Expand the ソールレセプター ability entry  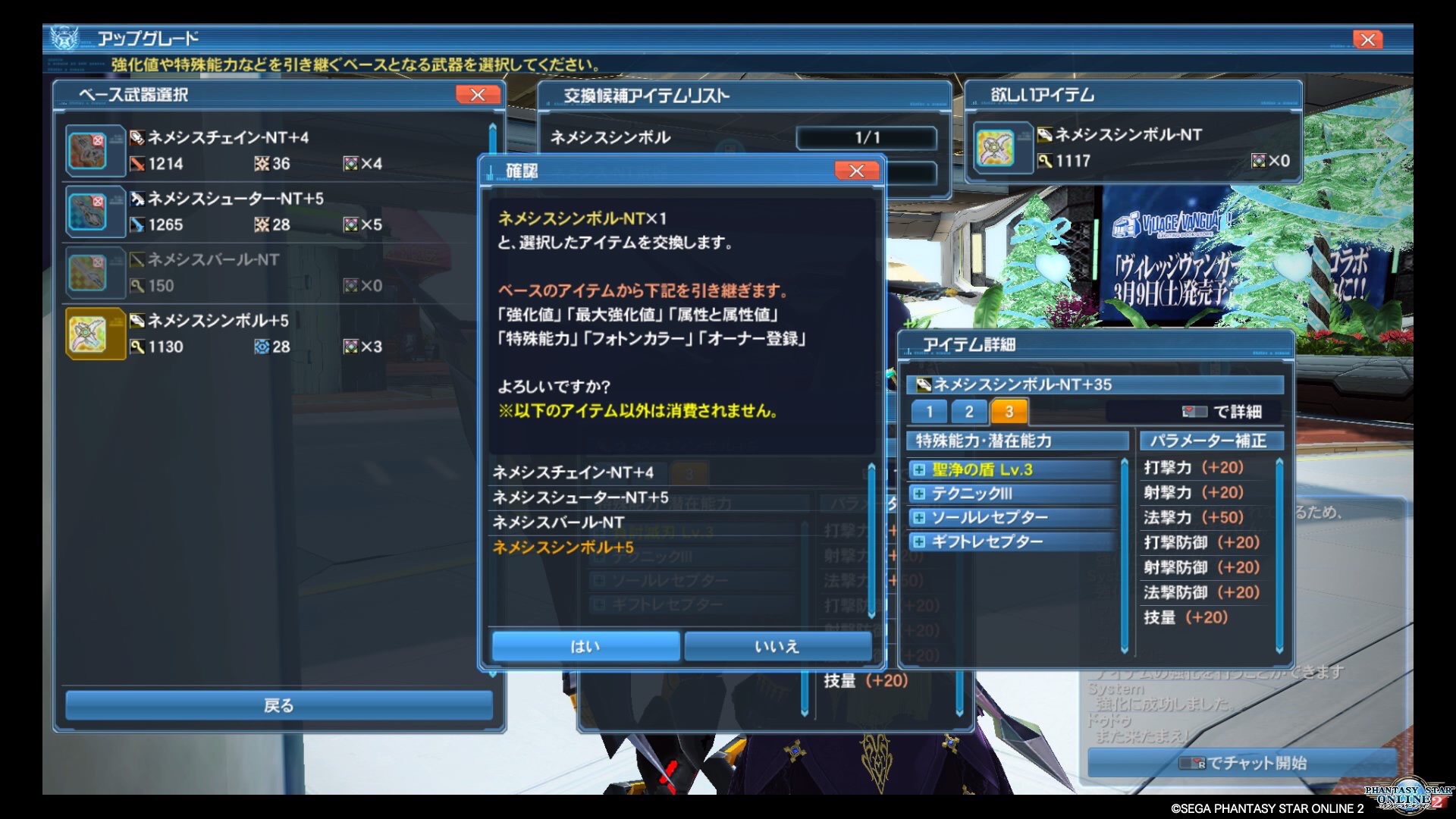[x=919, y=518]
